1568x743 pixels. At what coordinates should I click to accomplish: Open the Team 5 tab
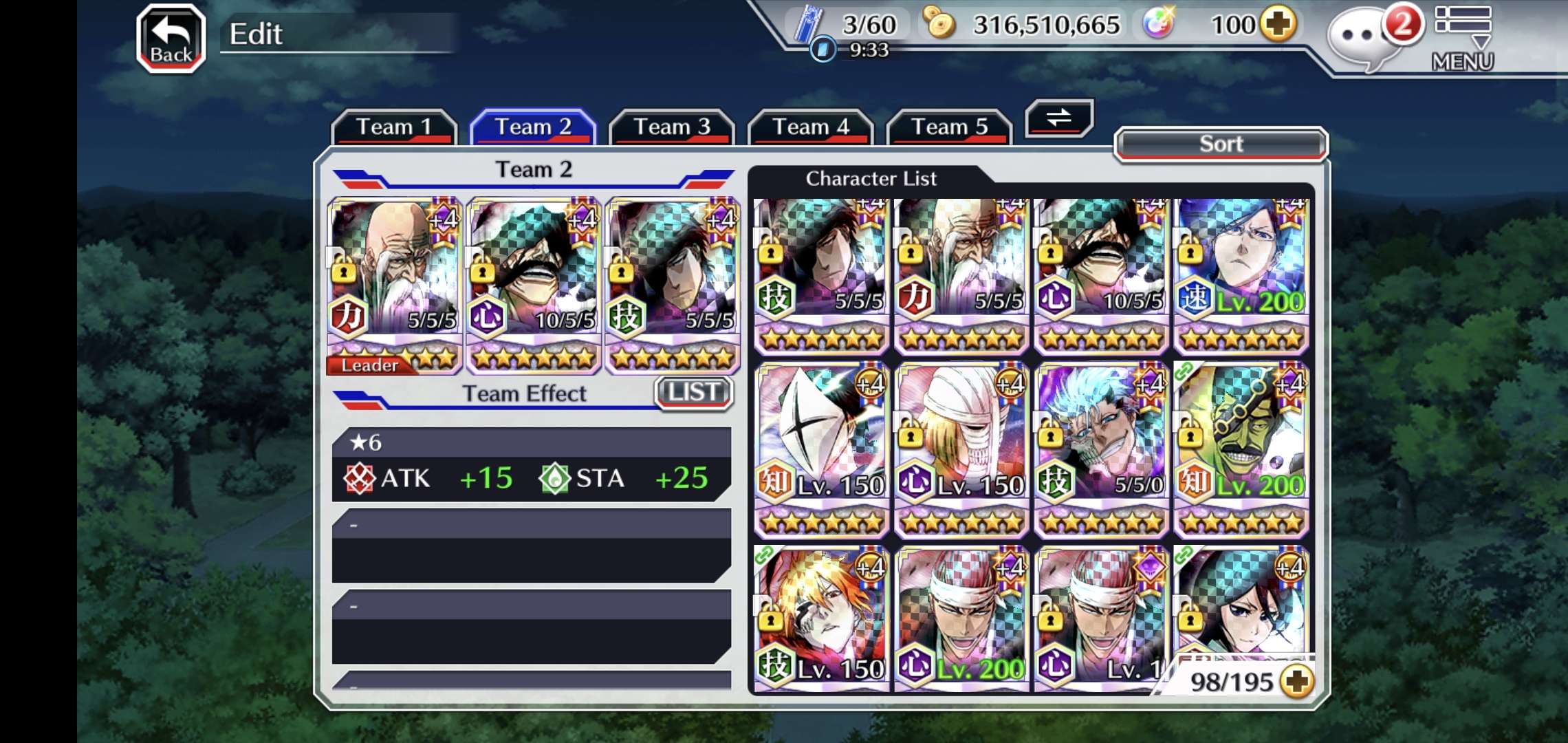[x=949, y=127]
